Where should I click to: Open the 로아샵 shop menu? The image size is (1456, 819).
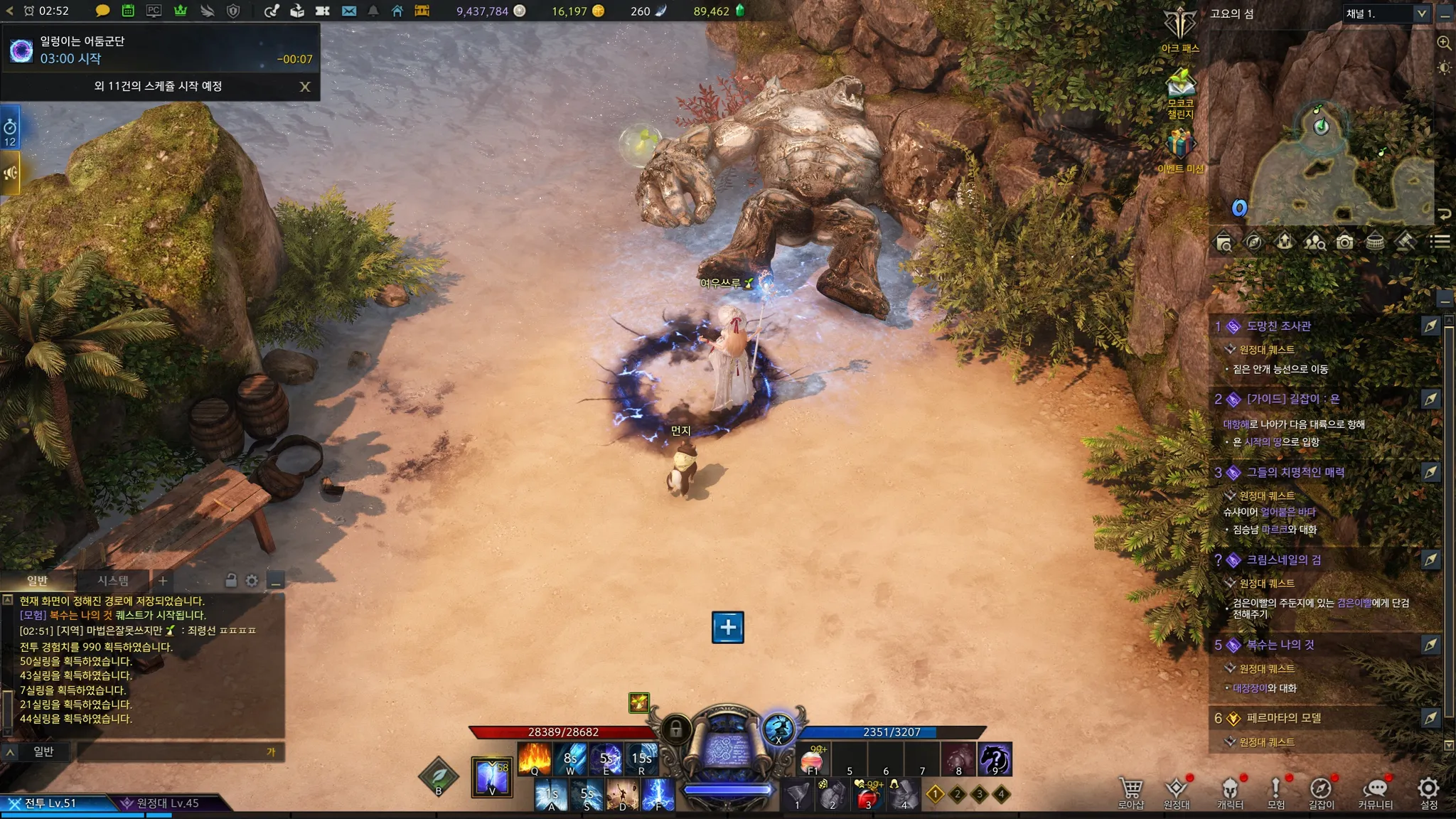(x=1130, y=793)
